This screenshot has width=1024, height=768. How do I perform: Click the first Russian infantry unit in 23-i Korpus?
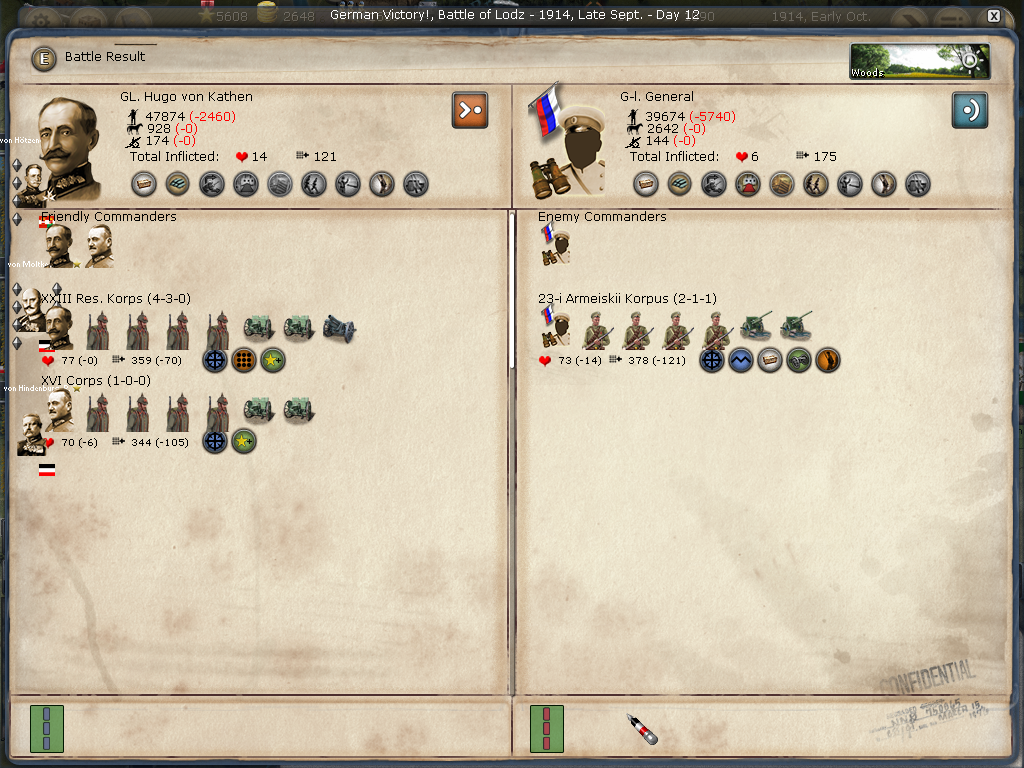point(598,328)
